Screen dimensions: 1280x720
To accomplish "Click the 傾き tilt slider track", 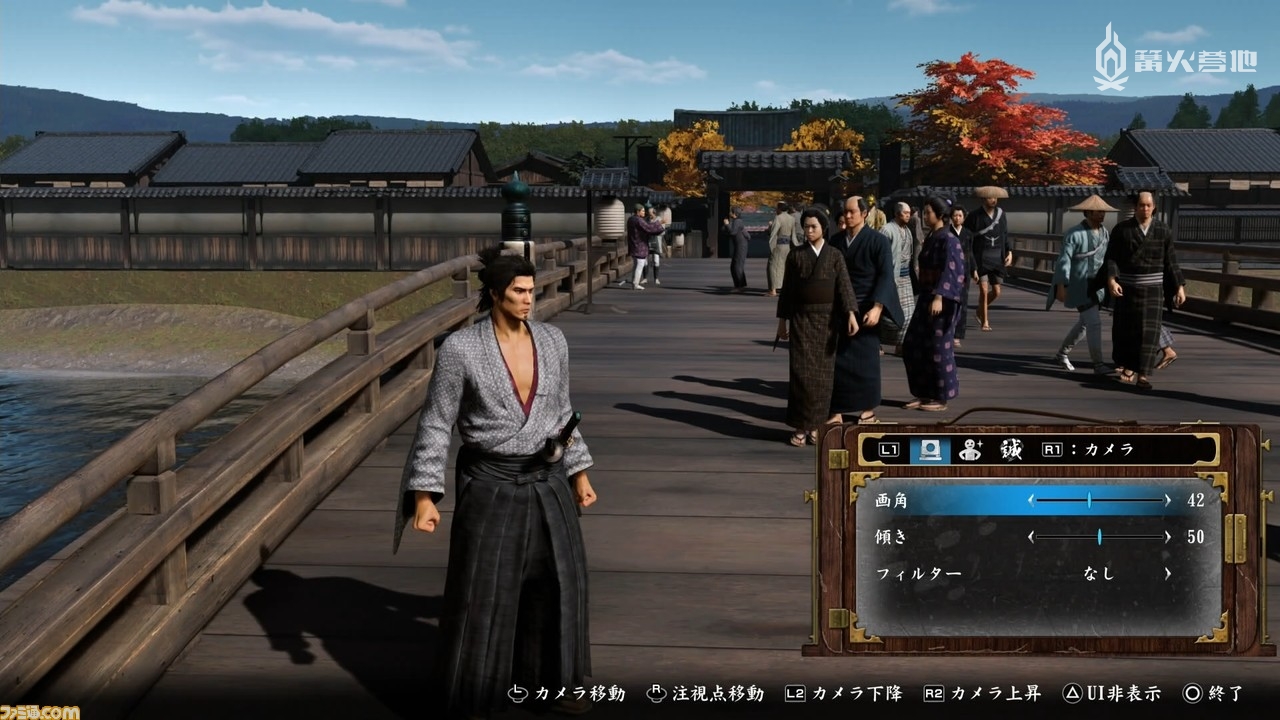I will [1098, 537].
